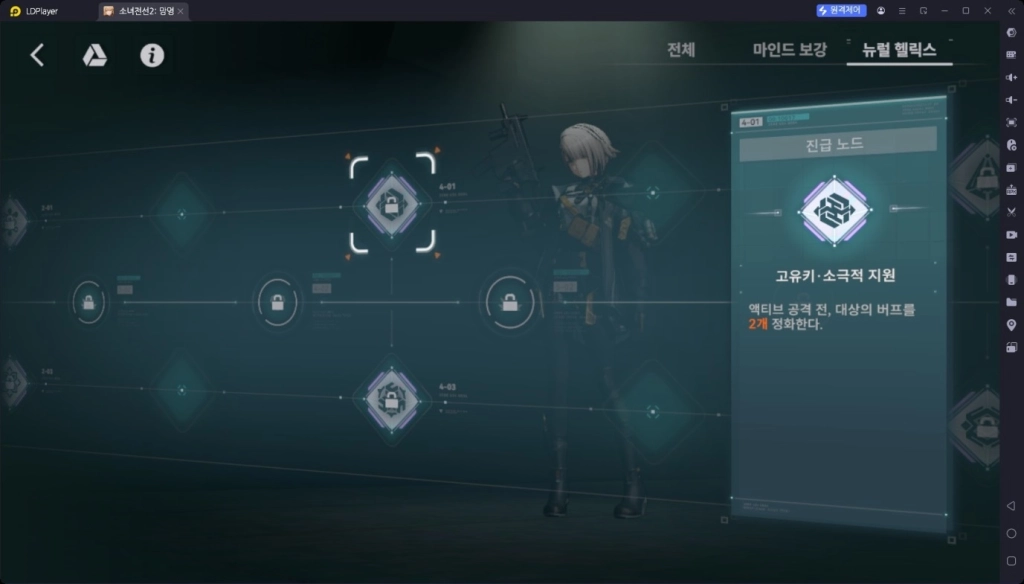Click the 고유키·소극적 지원 key icon
1024x584 pixels.
835,212
